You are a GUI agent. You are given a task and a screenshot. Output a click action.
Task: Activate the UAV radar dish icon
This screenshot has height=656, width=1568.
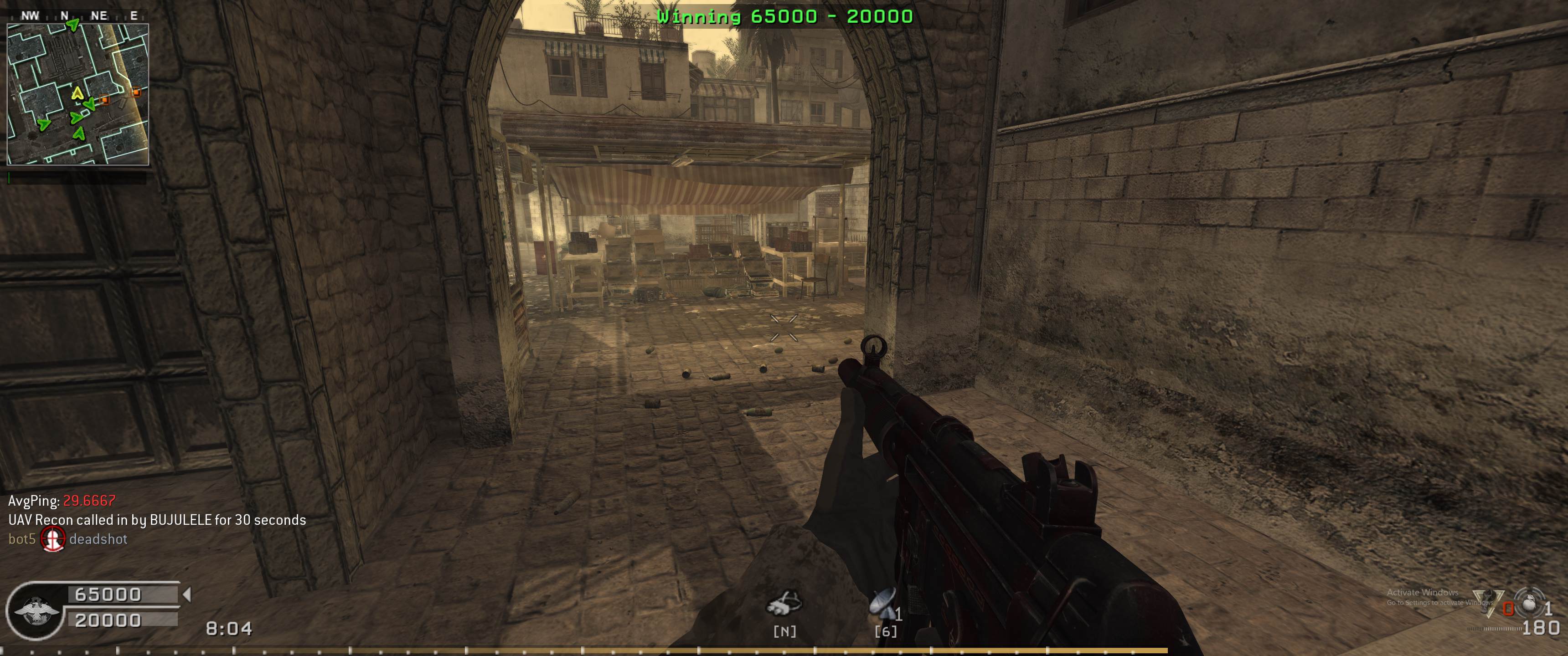click(883, 602)
